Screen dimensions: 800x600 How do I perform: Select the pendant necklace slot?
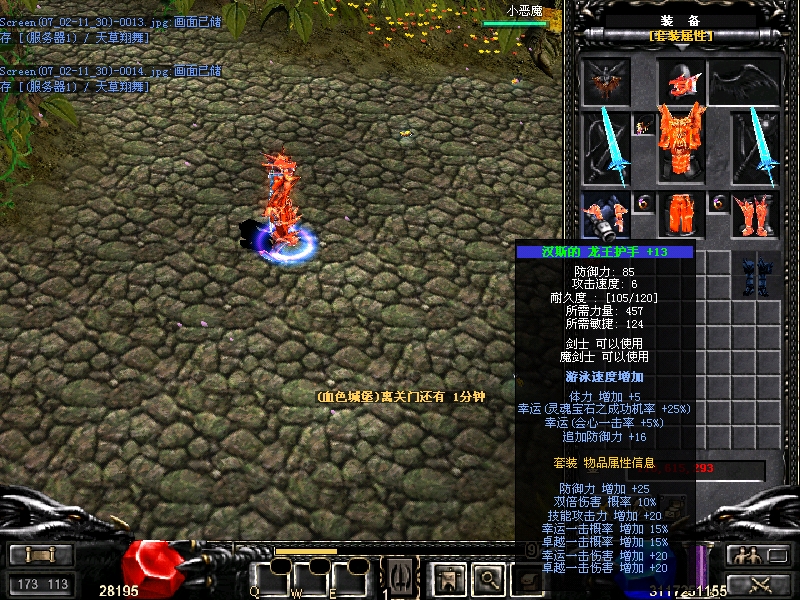[x=643, y=126]
